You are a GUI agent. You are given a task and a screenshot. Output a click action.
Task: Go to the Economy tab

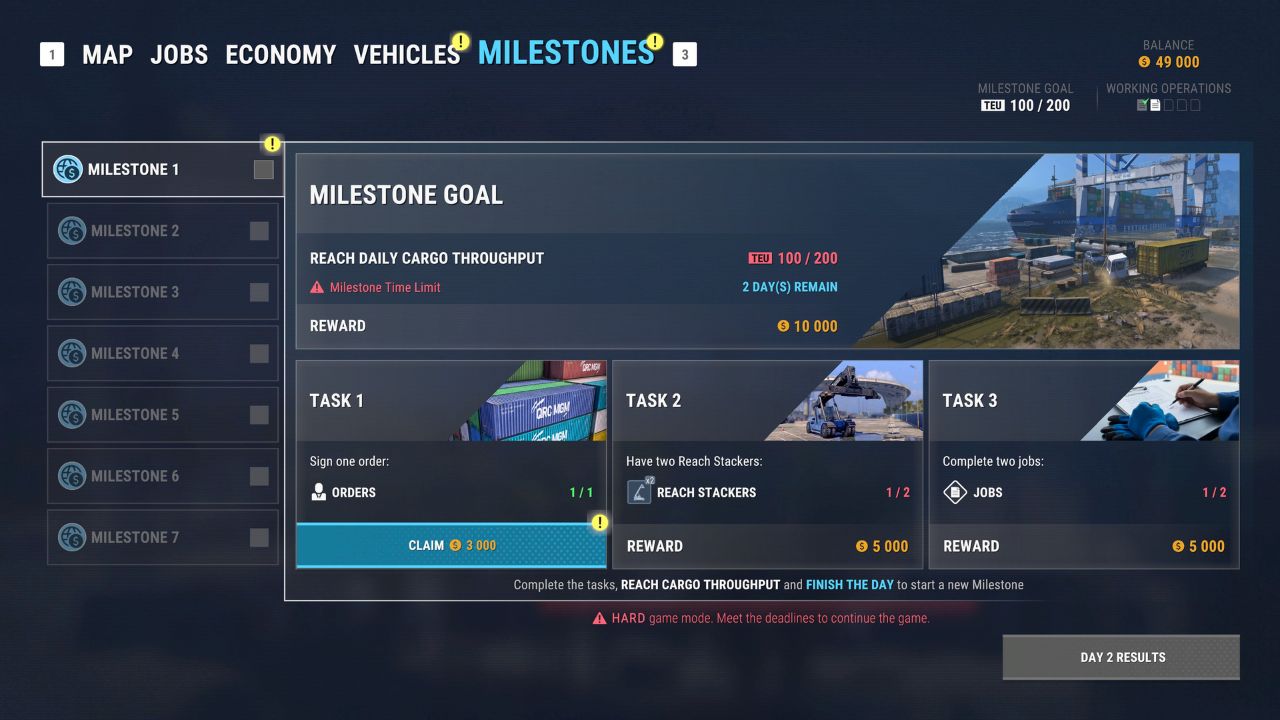point(281,54)
